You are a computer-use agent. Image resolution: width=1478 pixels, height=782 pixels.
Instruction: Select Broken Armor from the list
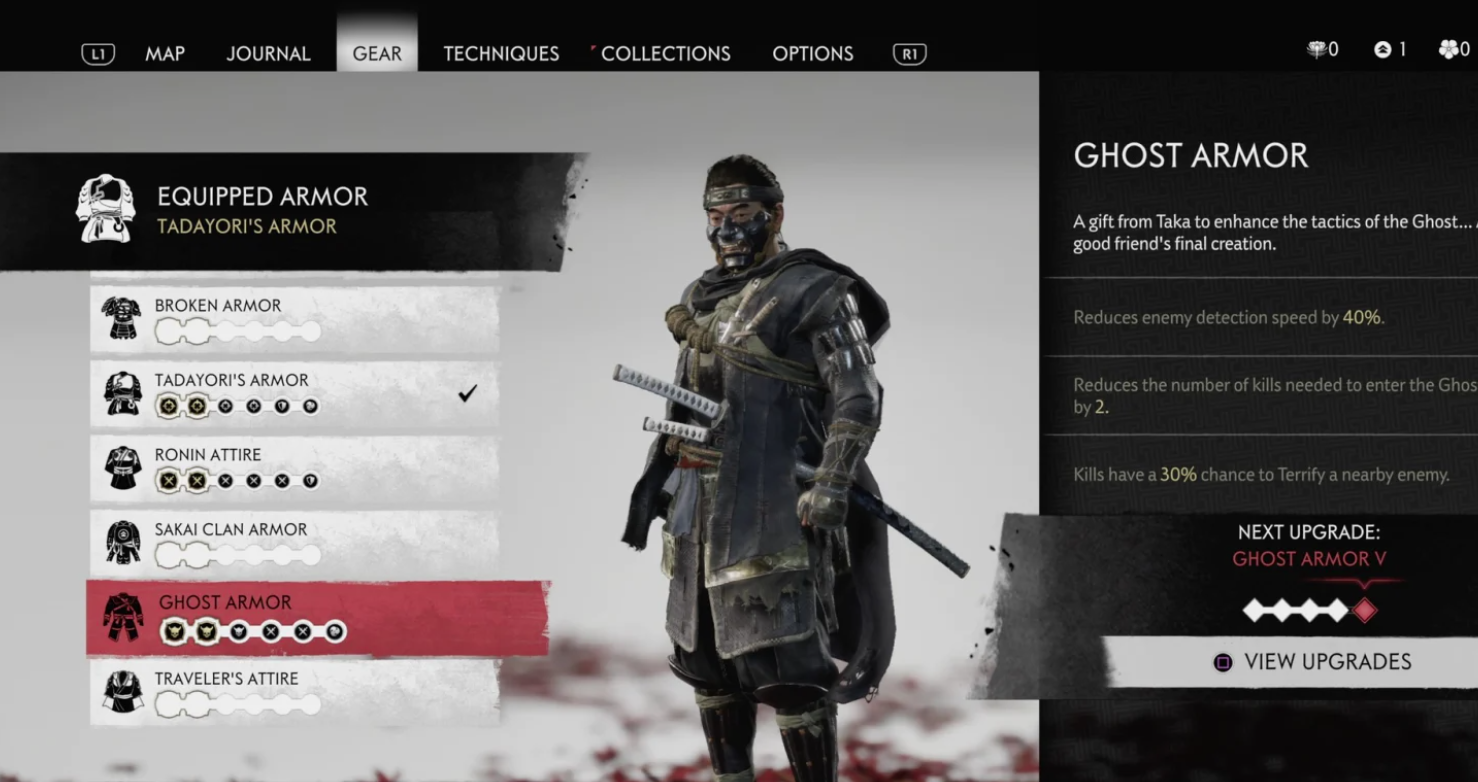tap(295, 319)
